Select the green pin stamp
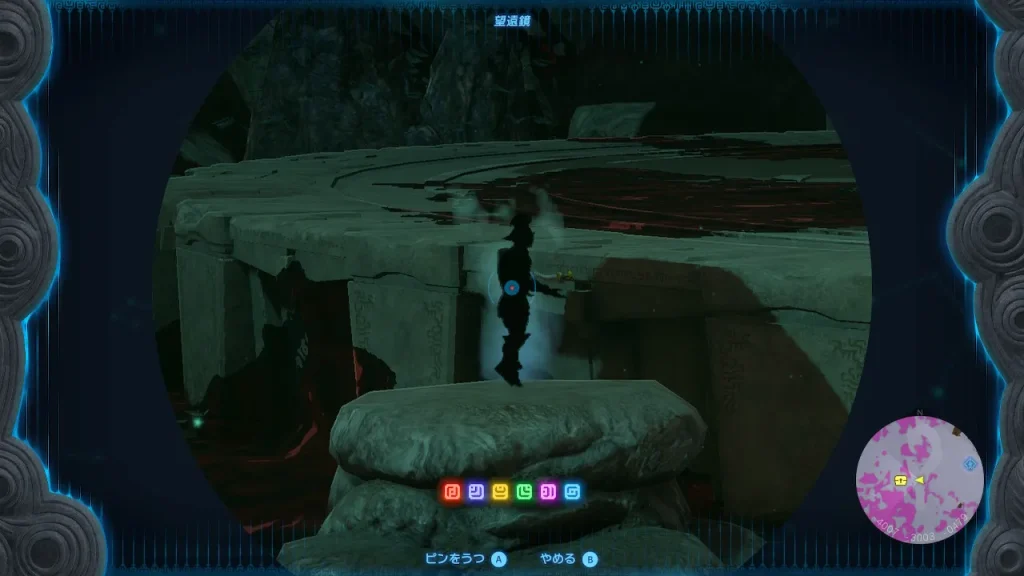1024x576 pixels. coord(523,492)
